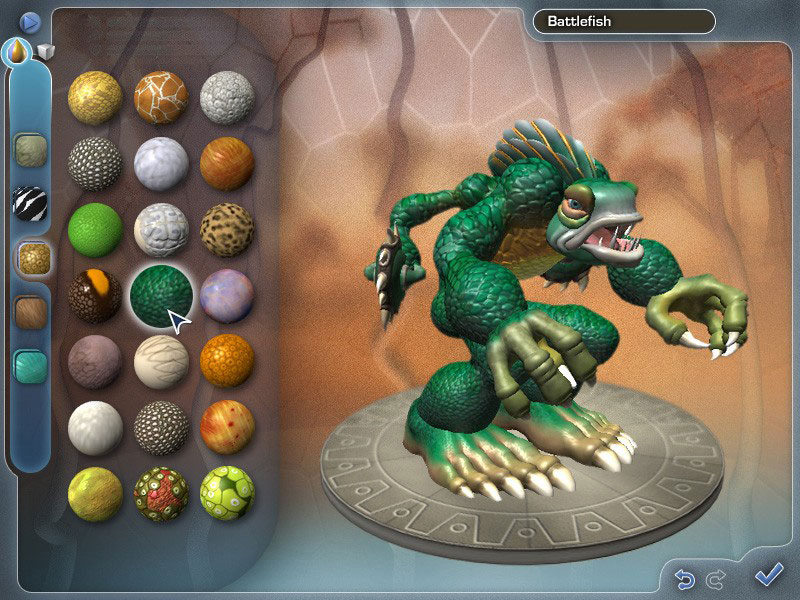This screenshot has width=800, height=600.
Task: Choose the golden yellow scaly swatch
Action: 95,97
